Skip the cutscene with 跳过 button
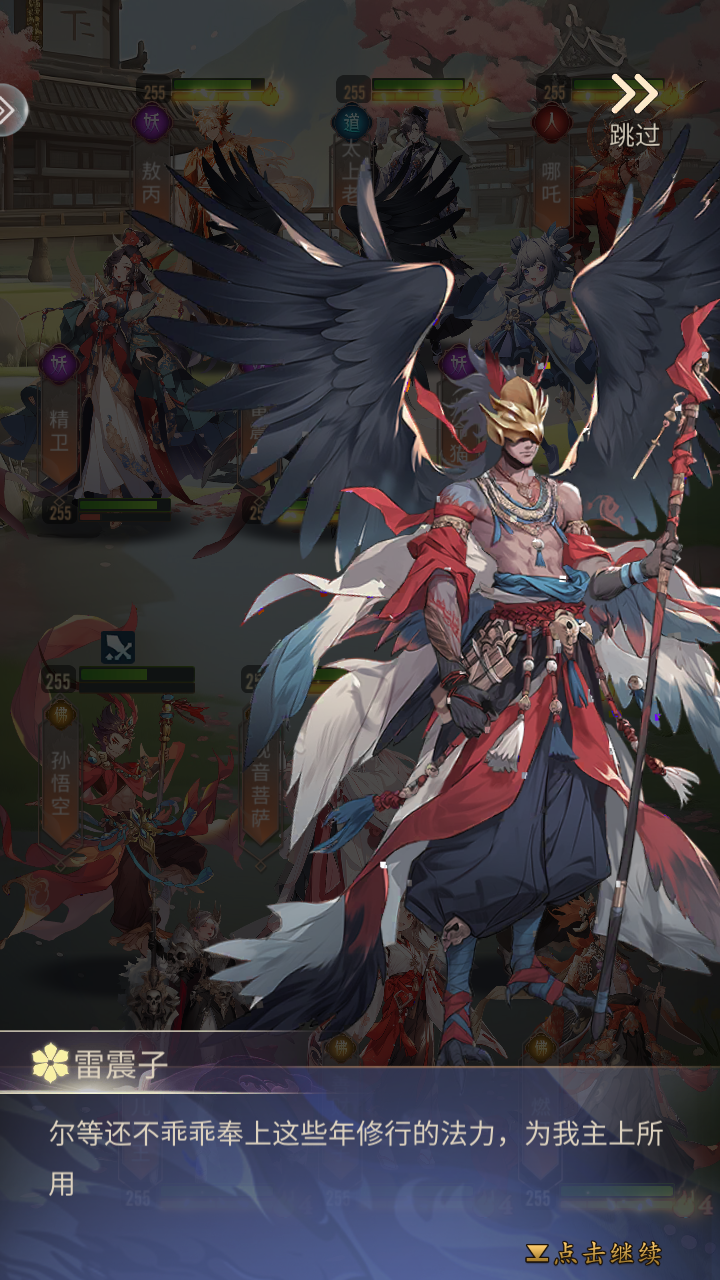Screen dimensions: 720x1280 [x=635, y=110]
